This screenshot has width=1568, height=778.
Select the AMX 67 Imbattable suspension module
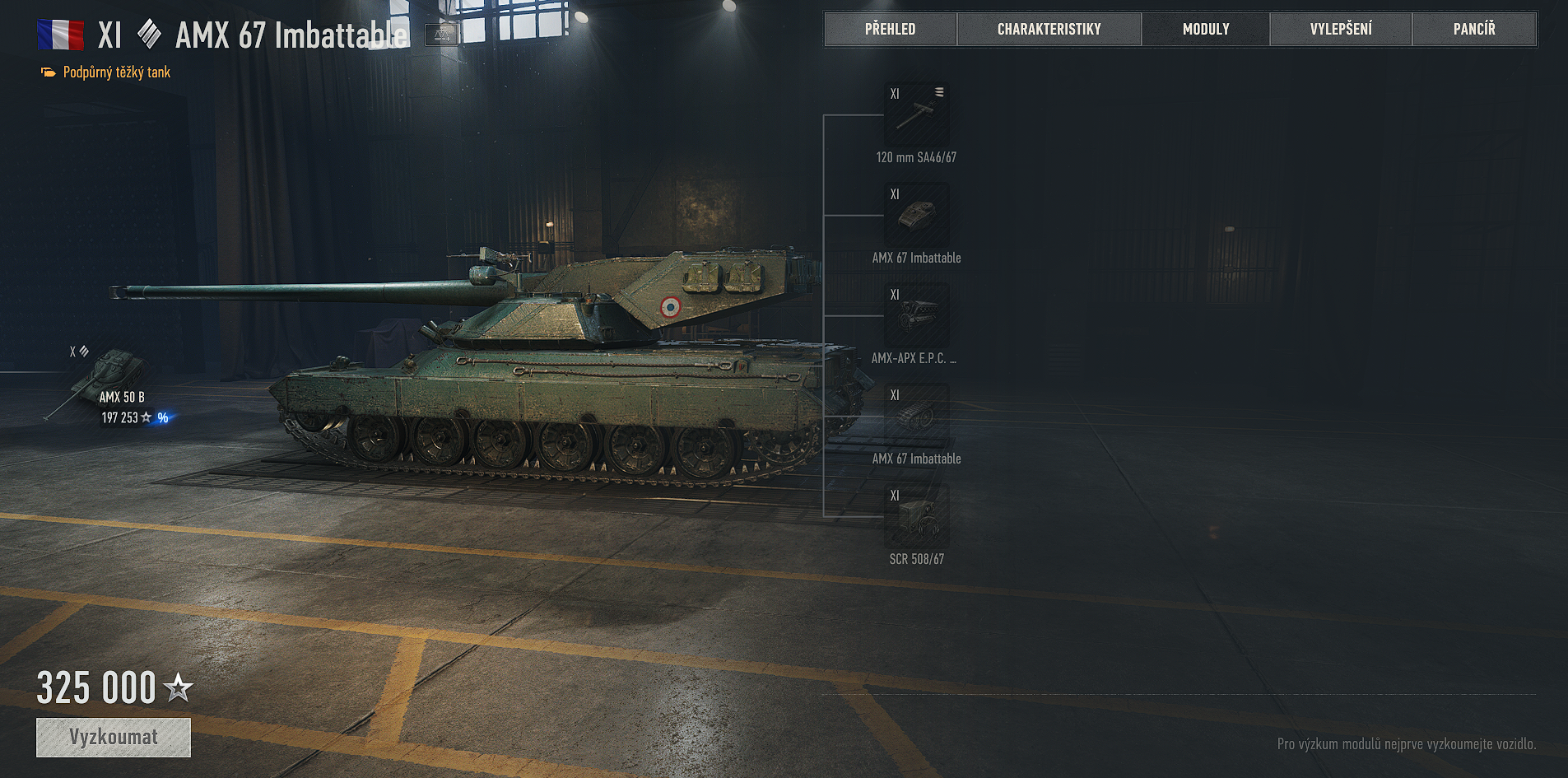coord(916,417)
